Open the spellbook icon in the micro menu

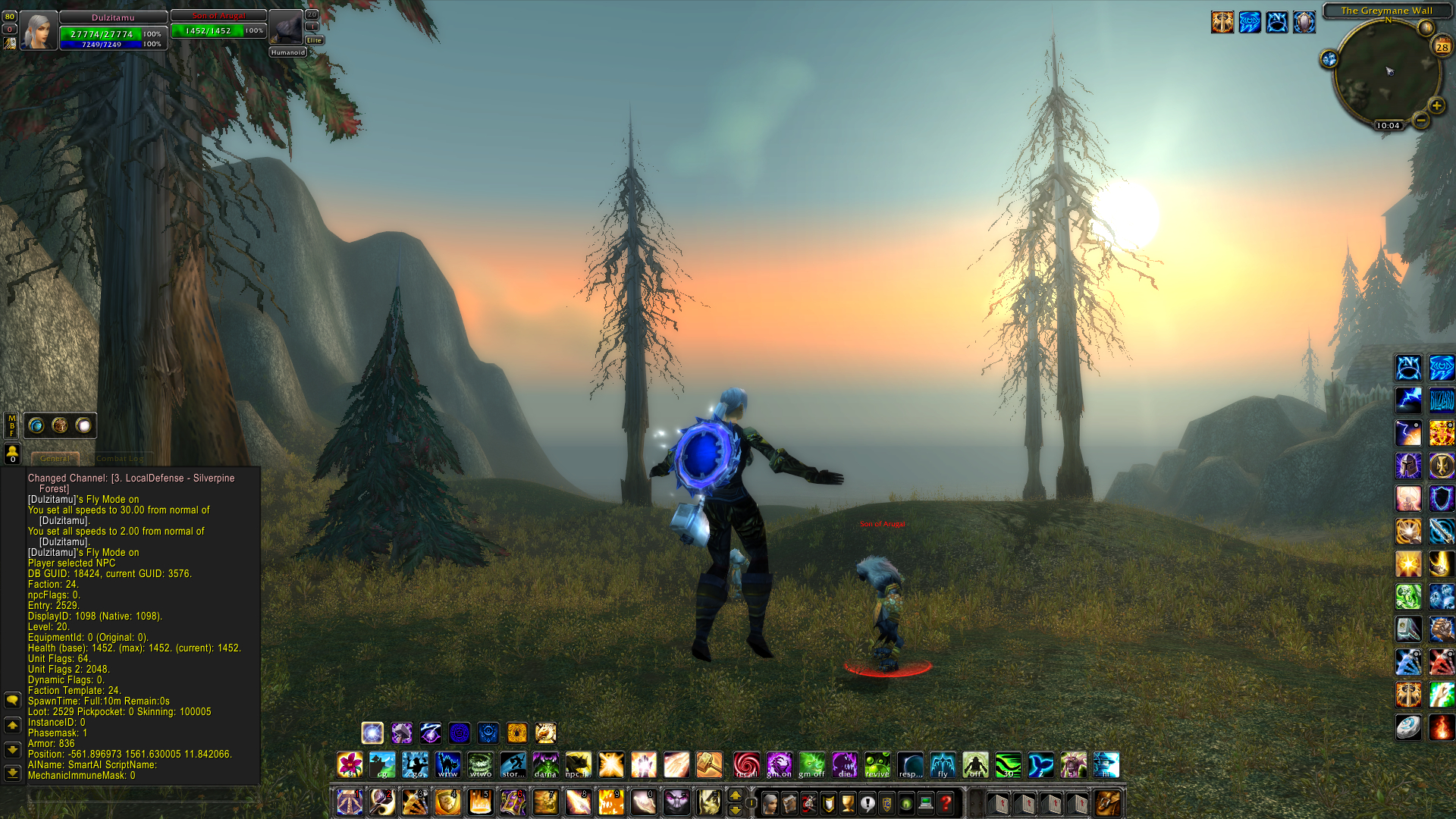tap(789, 803)
